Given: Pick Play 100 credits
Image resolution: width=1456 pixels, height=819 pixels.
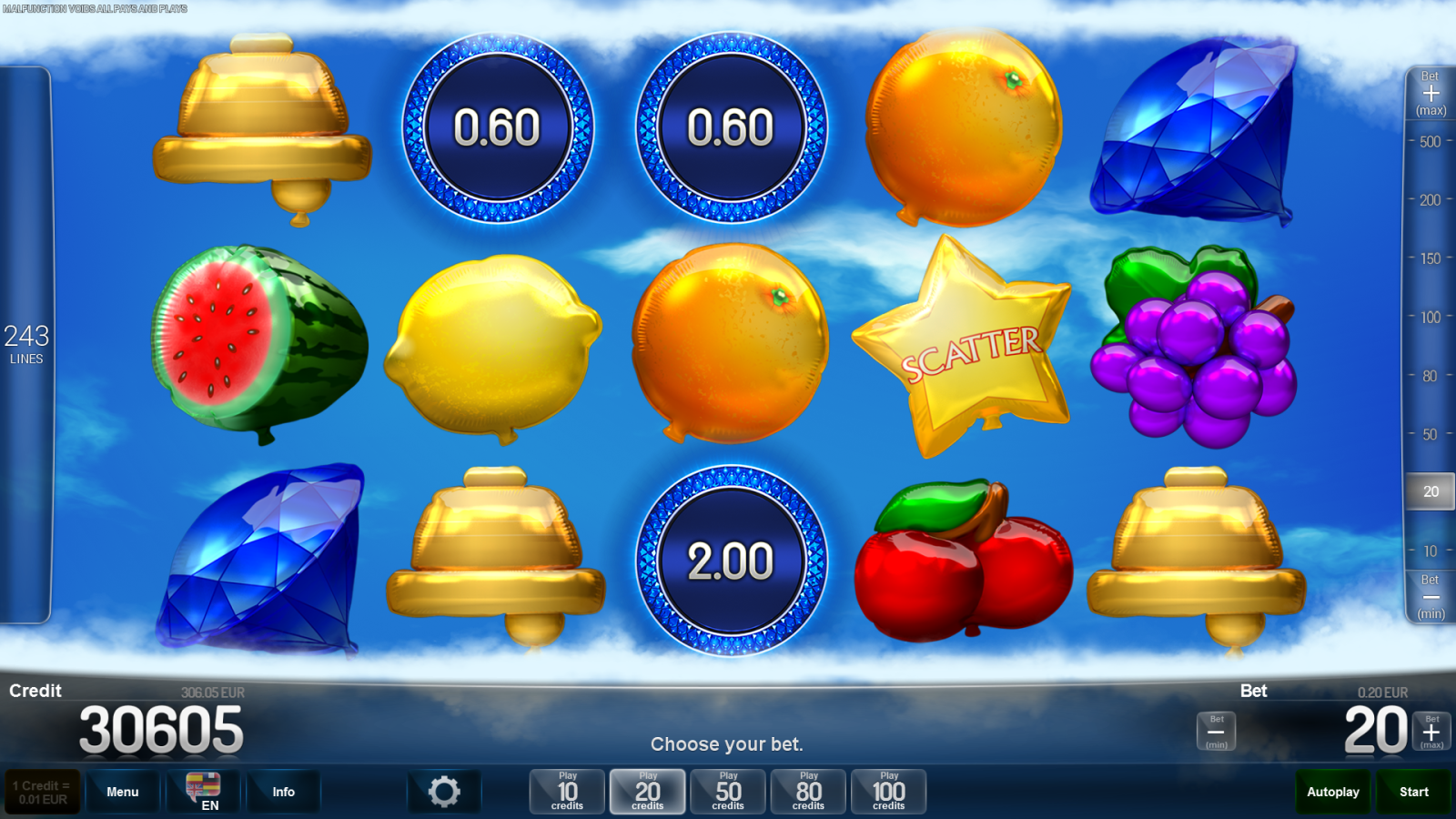Looking at the screenshot, I should pos(888,792).
